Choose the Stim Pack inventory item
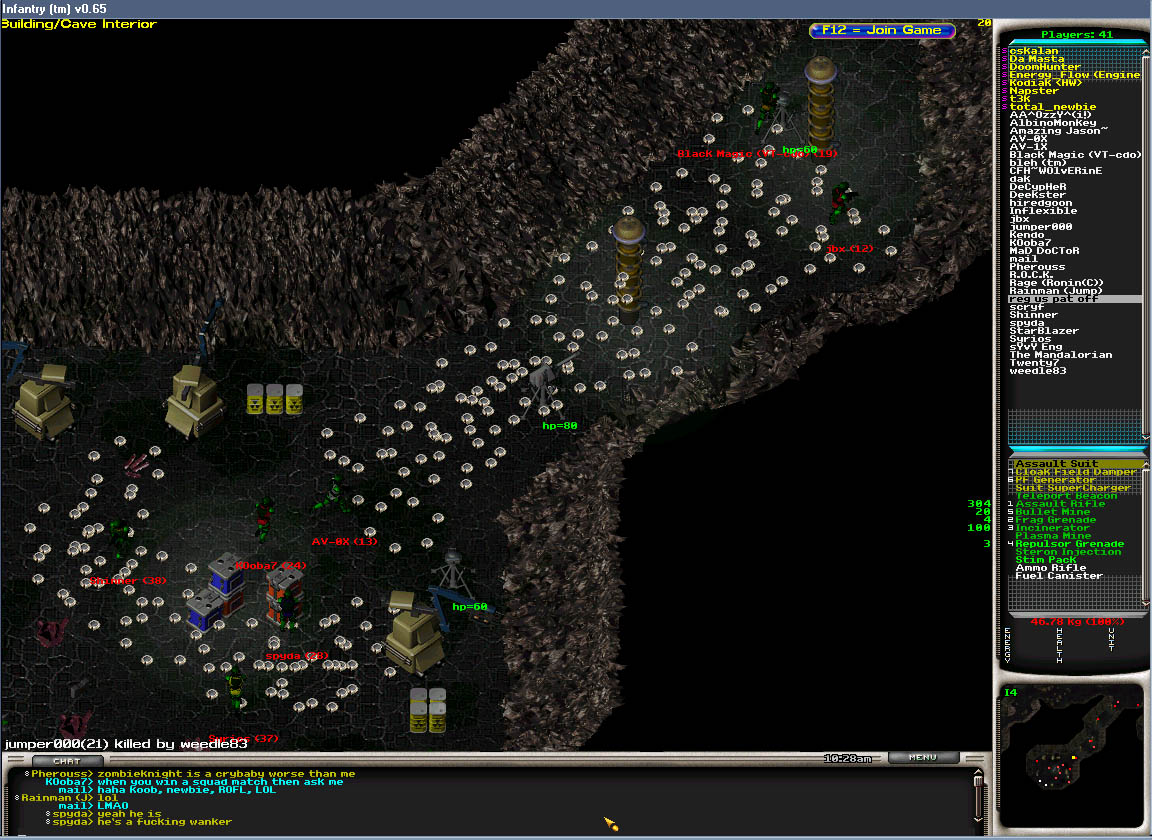 (x=1046, y=560)
